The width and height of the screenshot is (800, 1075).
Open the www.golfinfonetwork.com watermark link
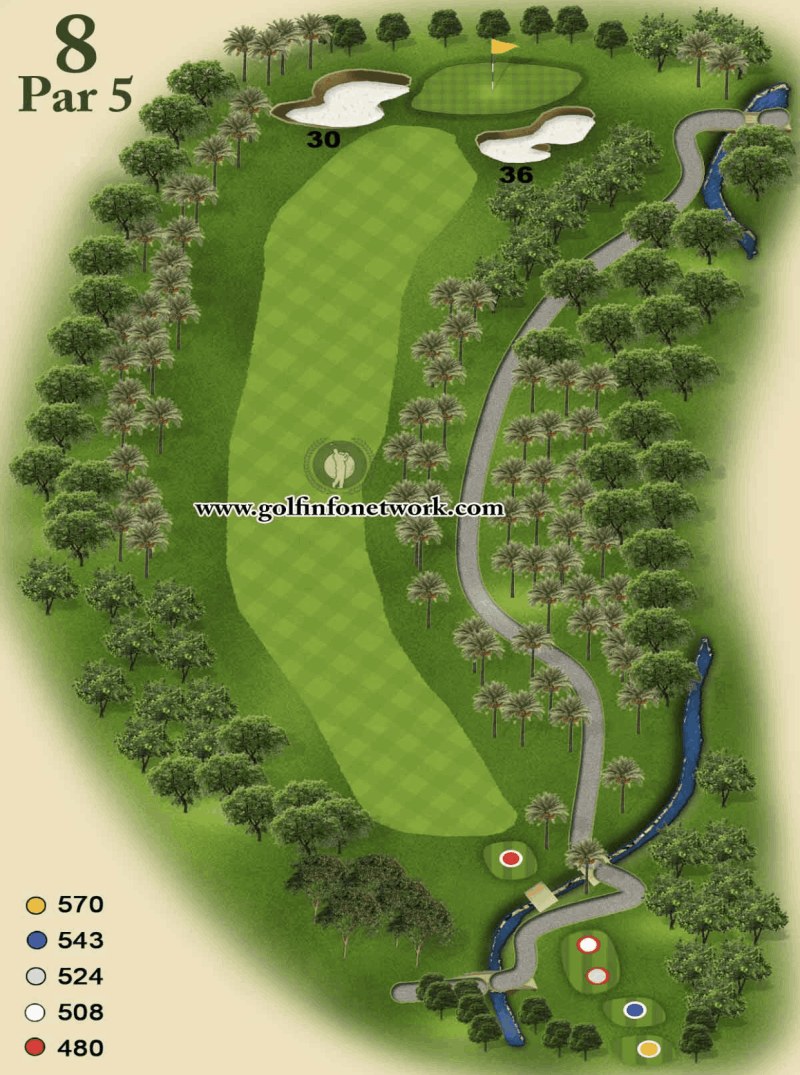pos(349,508)
